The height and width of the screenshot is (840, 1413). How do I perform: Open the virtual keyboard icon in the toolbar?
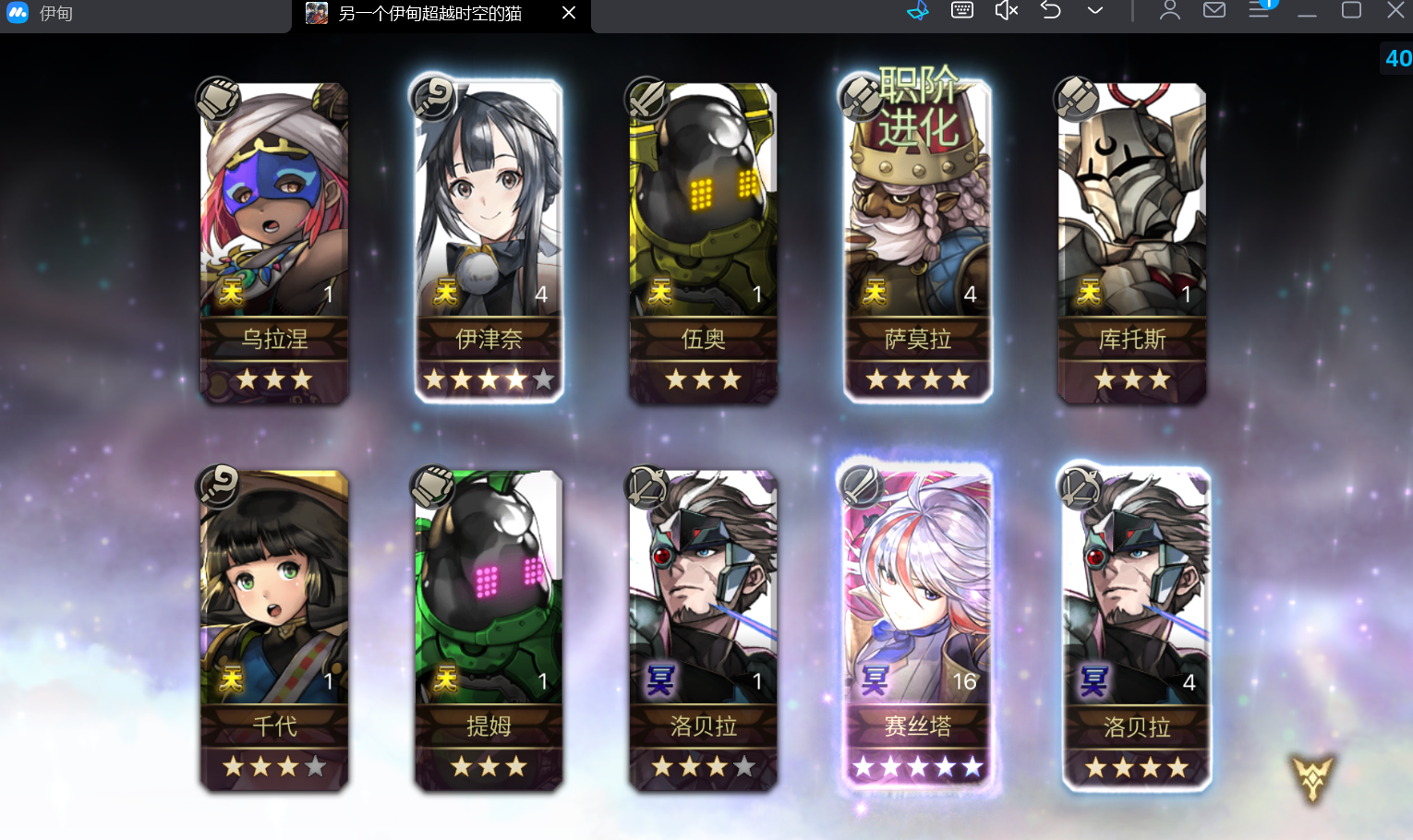(961, 11)
